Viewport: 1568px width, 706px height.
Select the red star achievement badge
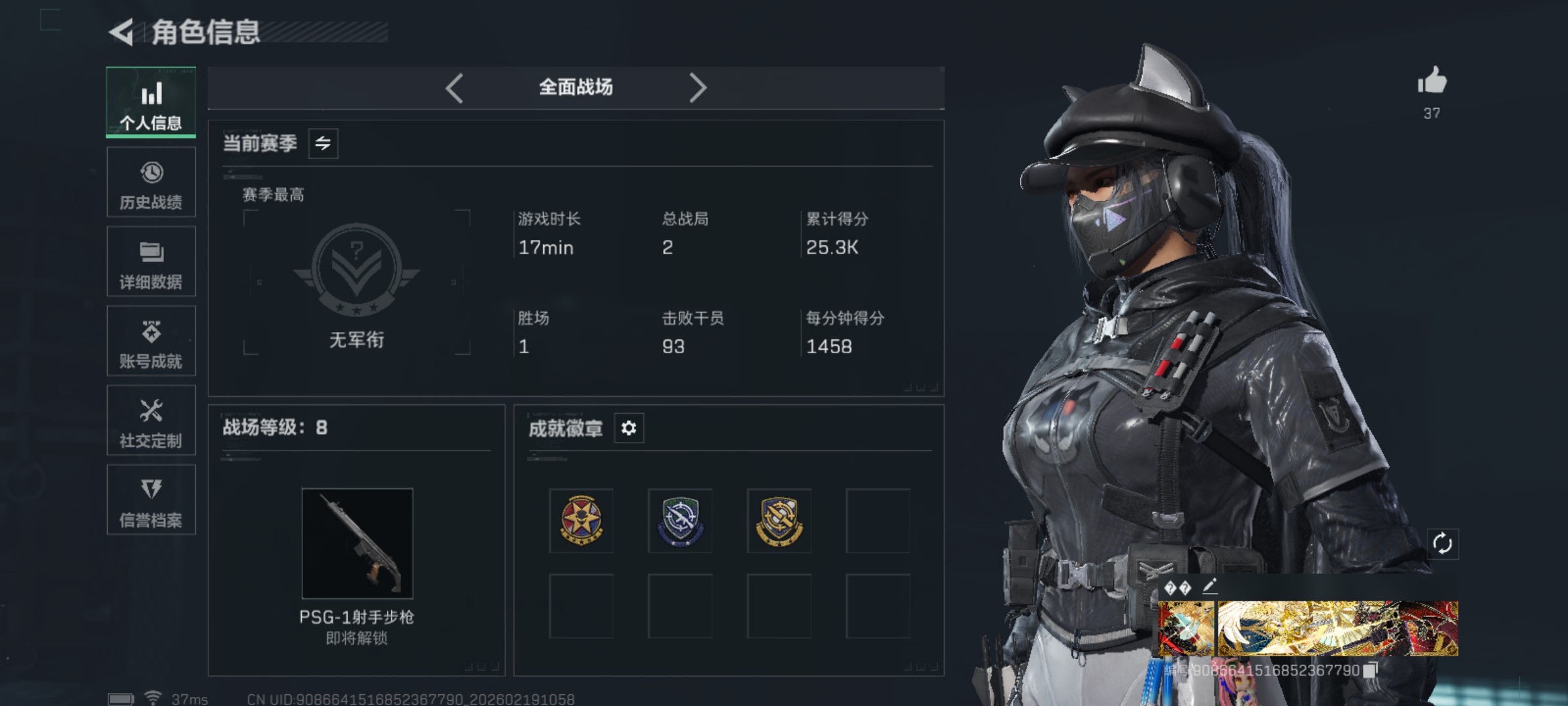pos(581,521)
